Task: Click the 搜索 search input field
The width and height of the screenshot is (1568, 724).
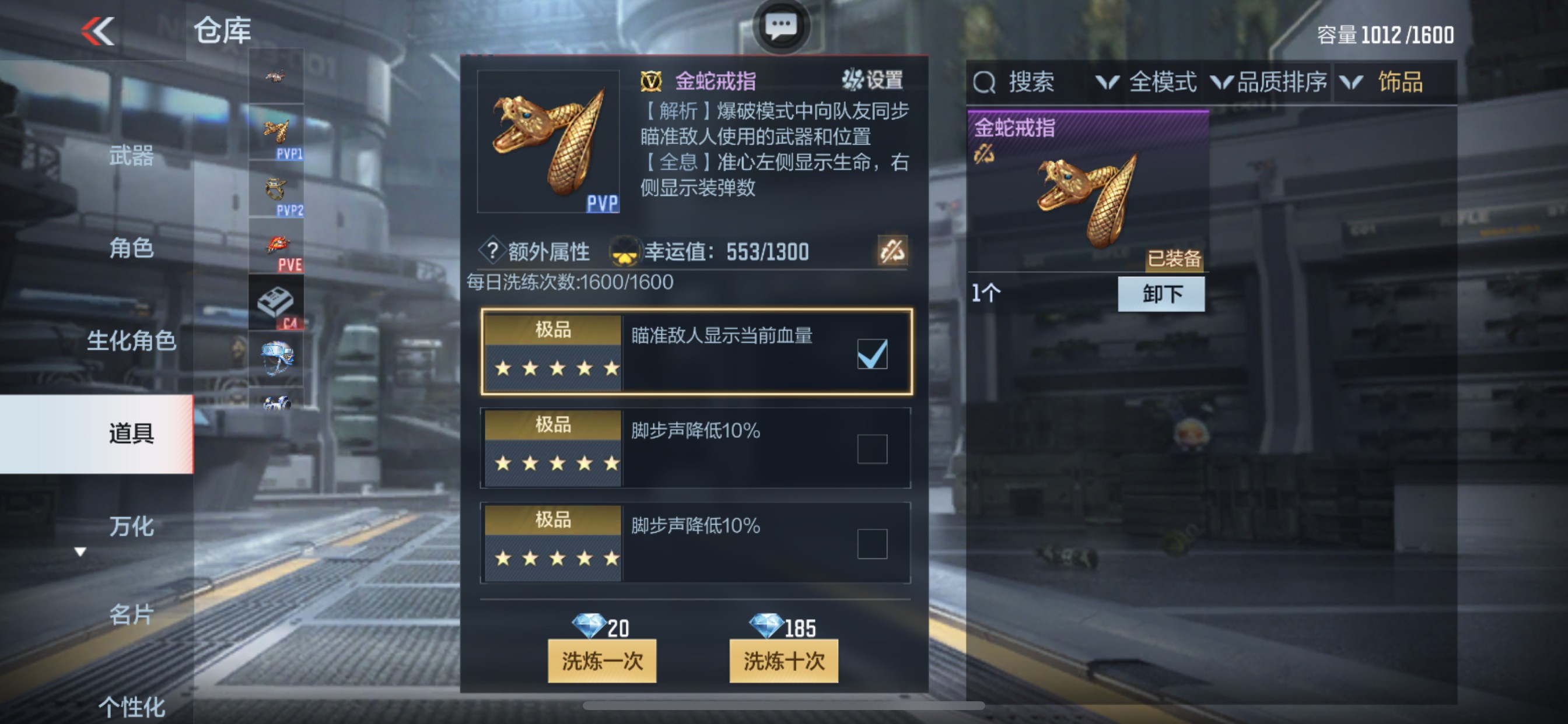Action: (x=1032, y=83)
